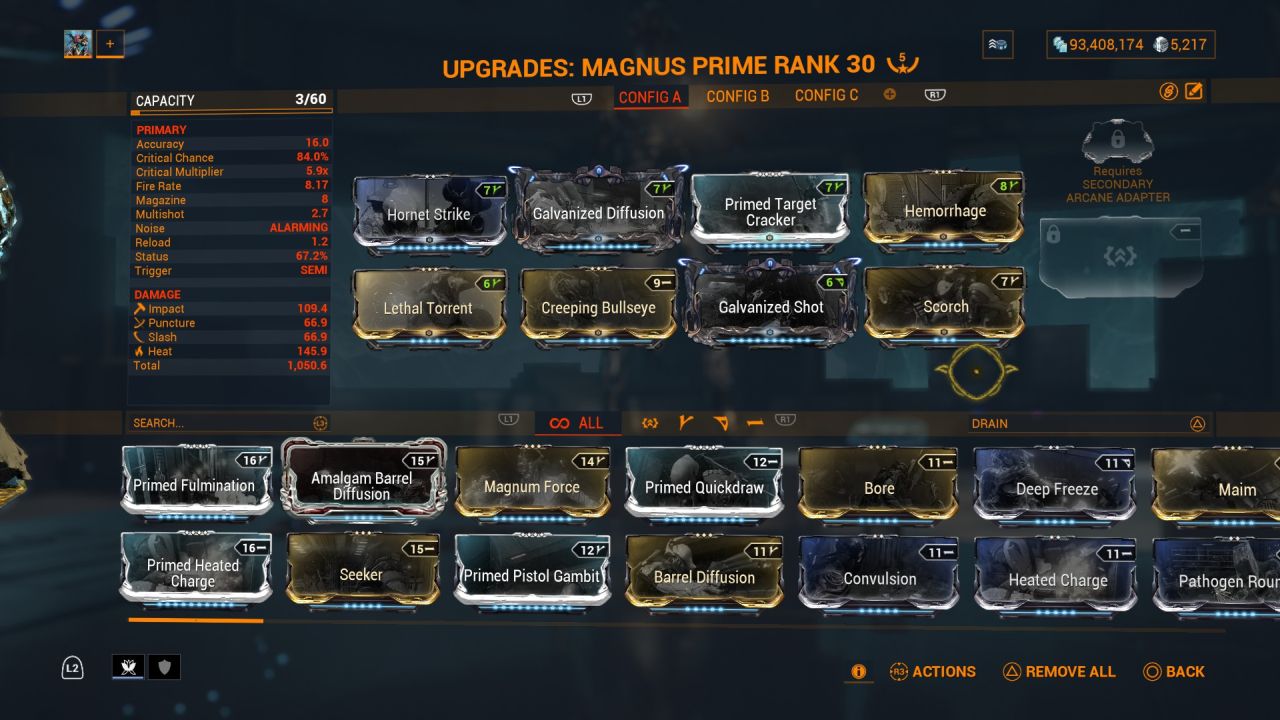Click the info icon next to Actions

[x=858, y=672]
